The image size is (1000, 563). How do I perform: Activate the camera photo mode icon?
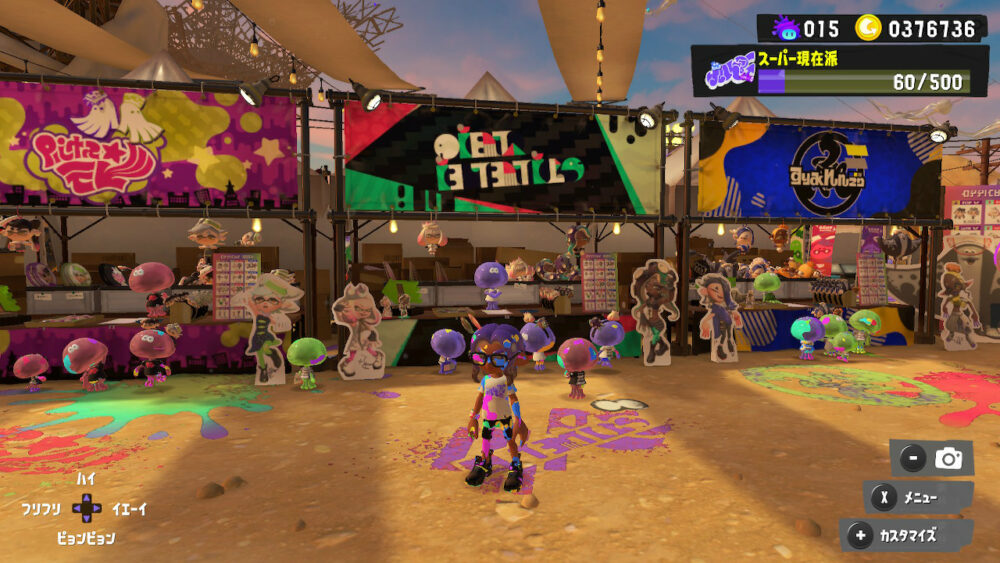click(947, 459)
